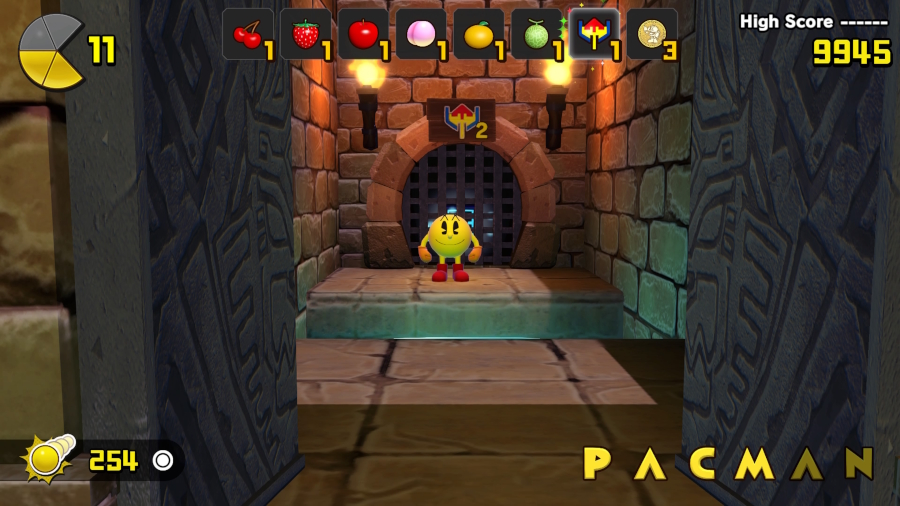Viewport: 900px width, 506px height.
Task: Select the strawberry fruit slot
Action: click(306, 35)
